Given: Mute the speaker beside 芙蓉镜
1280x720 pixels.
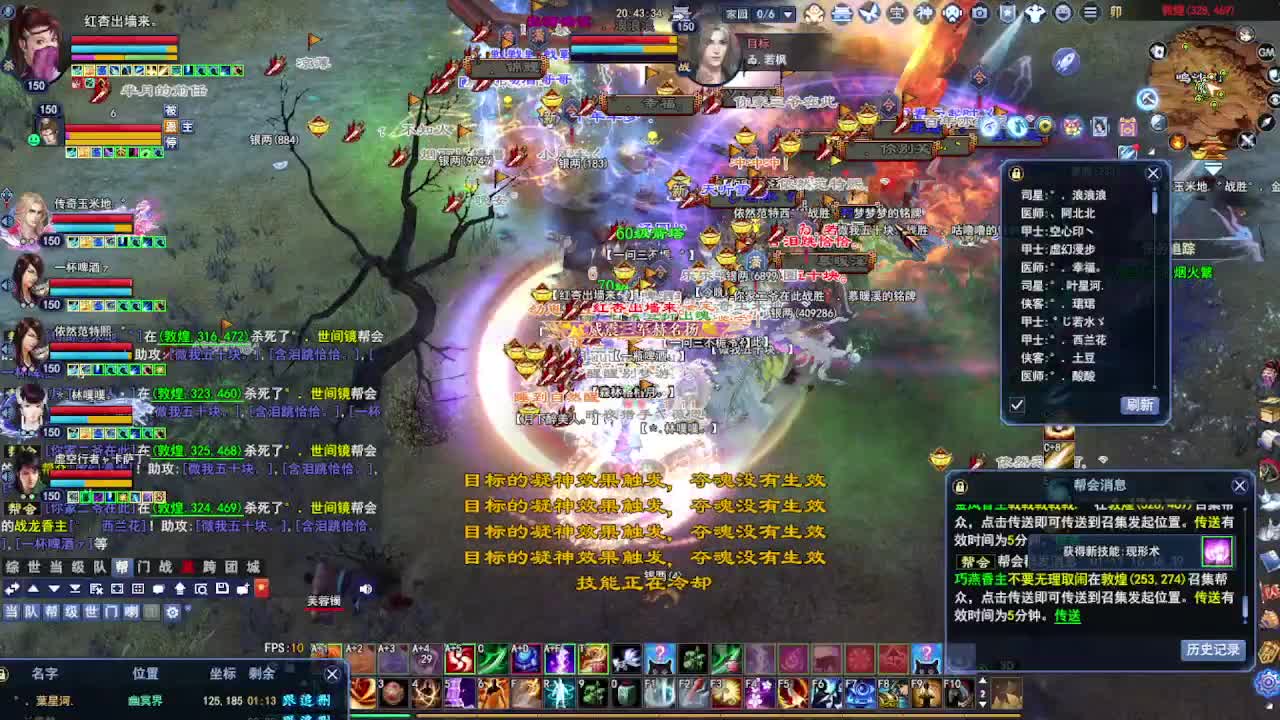Looking at the screenshot, I should click(x=365, y=588).
